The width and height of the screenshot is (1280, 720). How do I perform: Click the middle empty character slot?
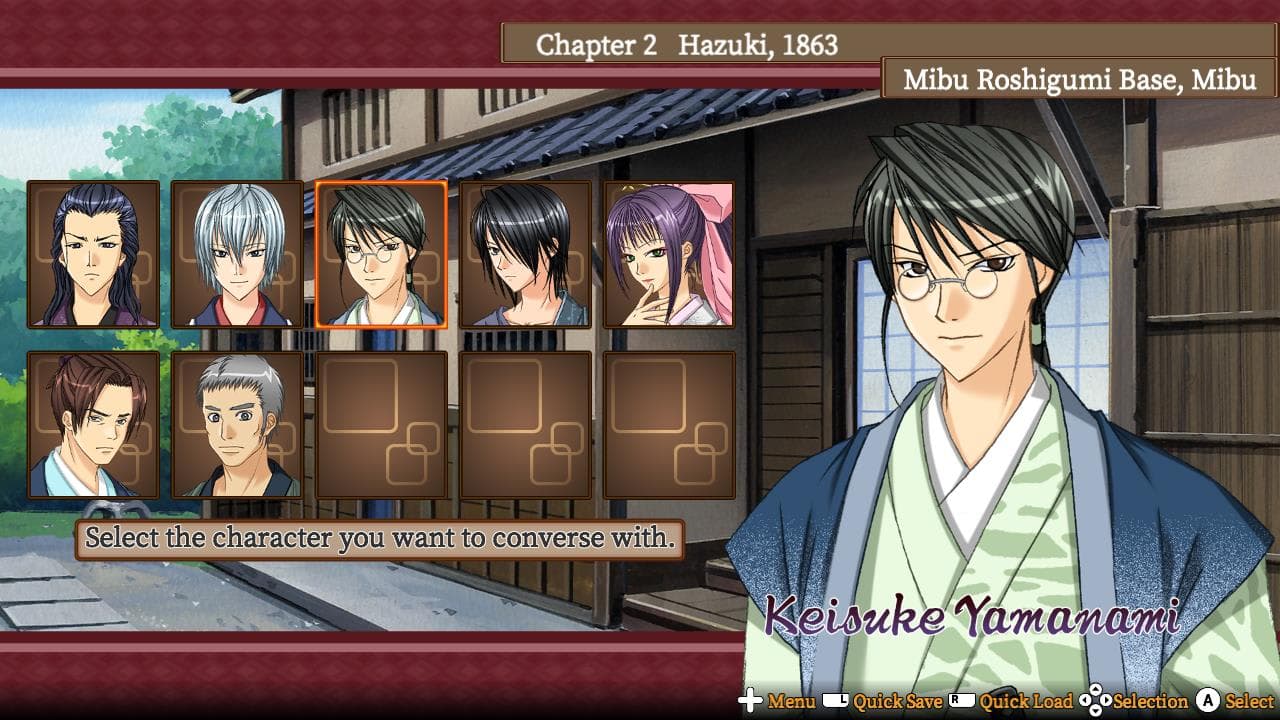526,423
